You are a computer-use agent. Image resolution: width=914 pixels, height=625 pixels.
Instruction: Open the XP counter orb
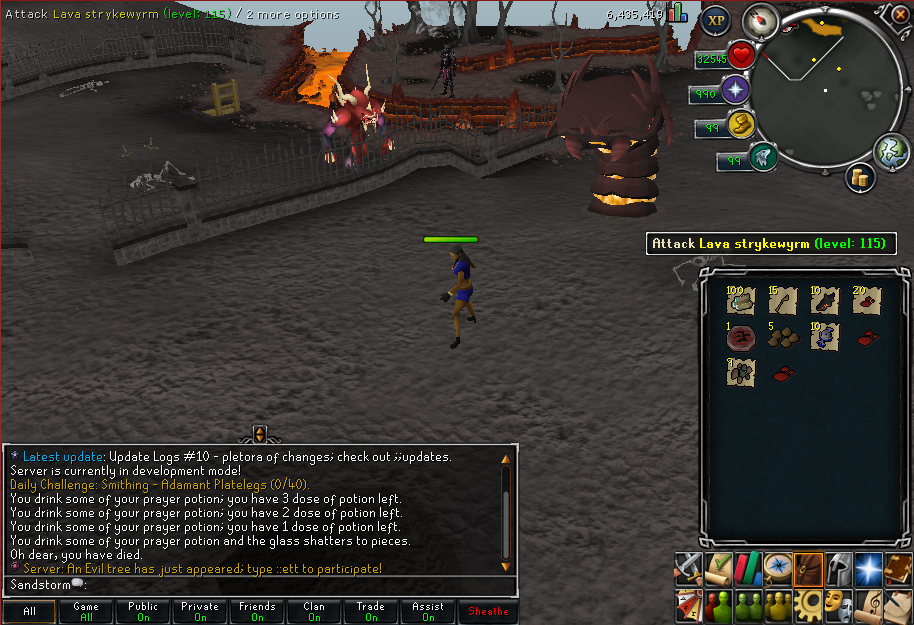click(715, 20)
